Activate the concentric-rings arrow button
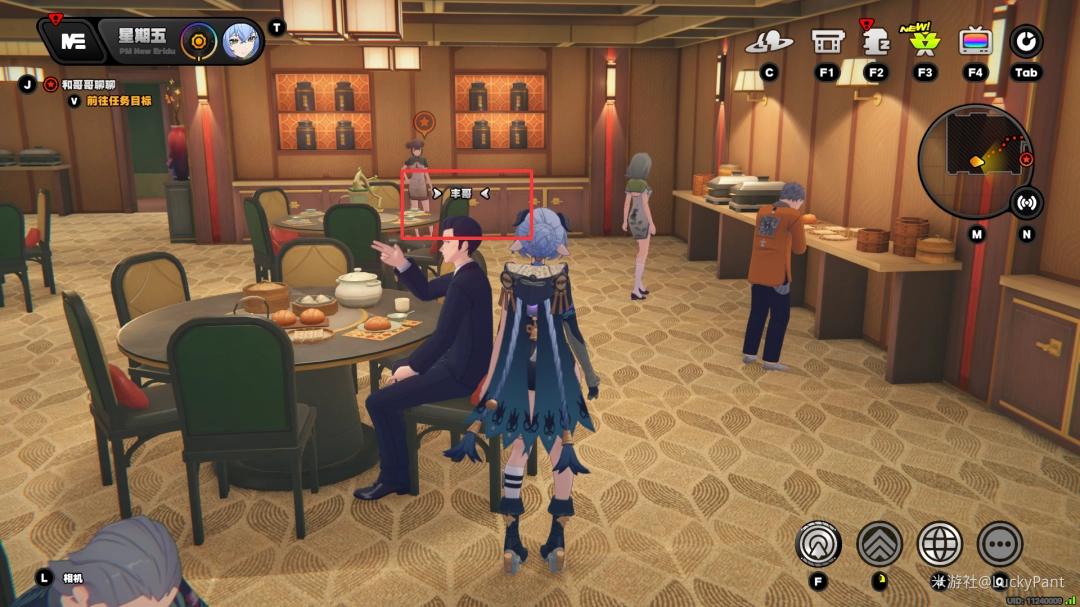This screenshot has width=1080, height=607. point(818,544)
